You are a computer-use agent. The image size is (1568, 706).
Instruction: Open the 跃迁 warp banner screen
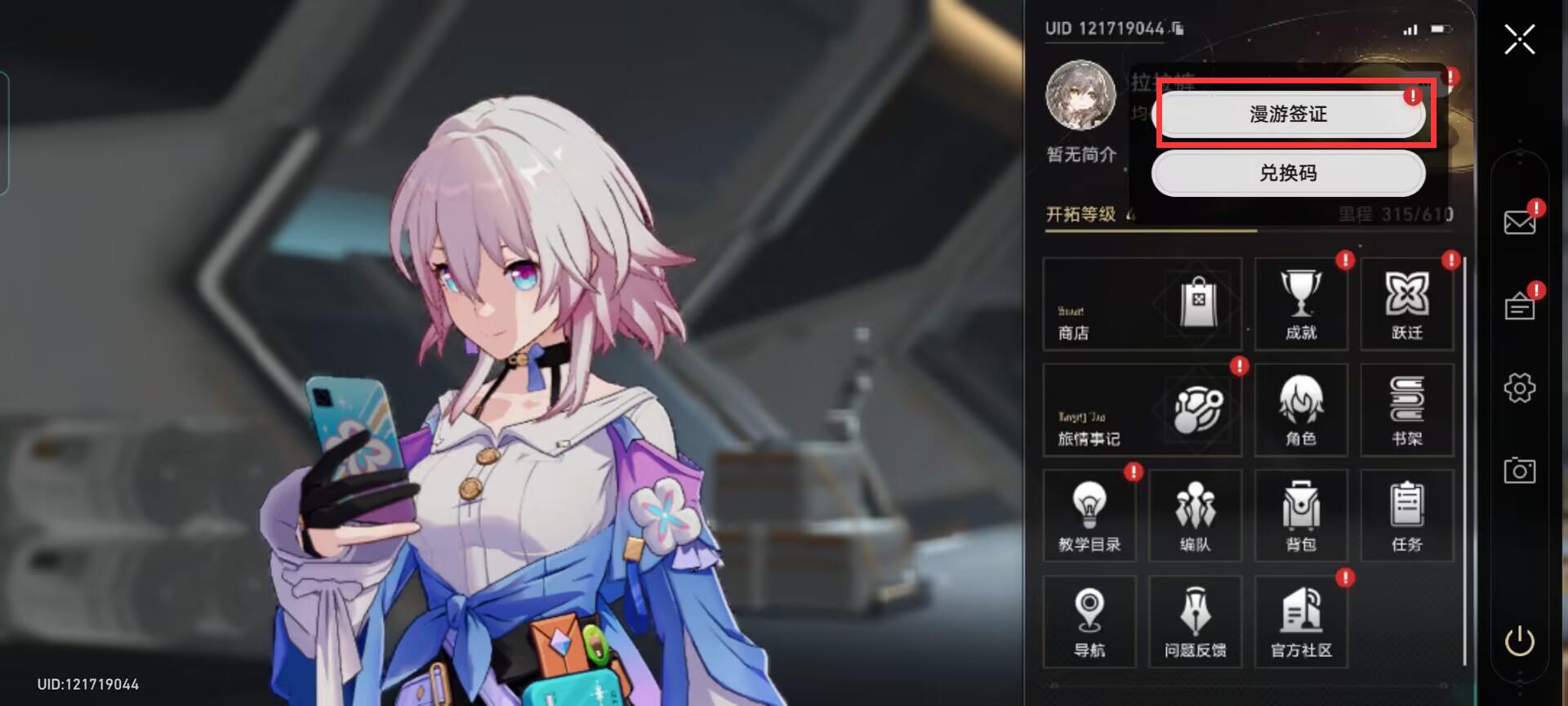click(1406, 304)
